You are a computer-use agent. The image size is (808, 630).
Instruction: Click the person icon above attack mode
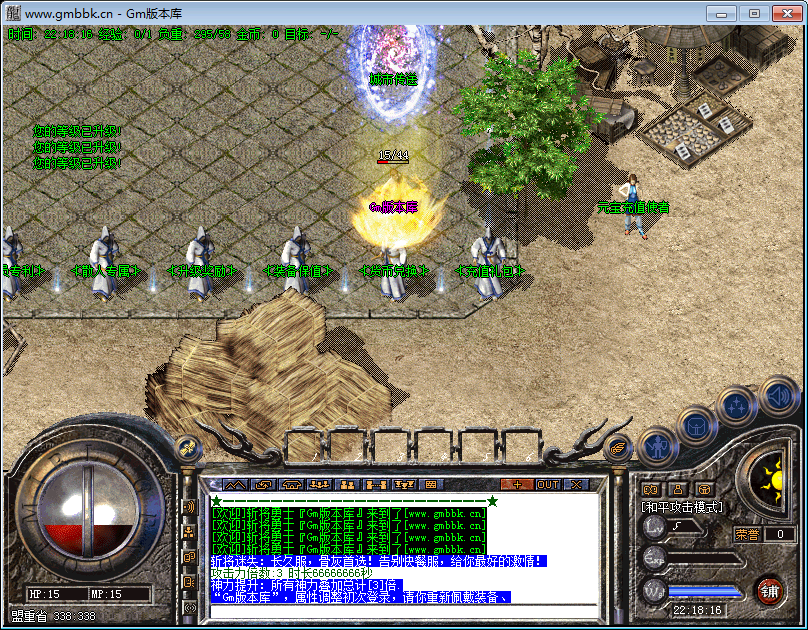678,489
